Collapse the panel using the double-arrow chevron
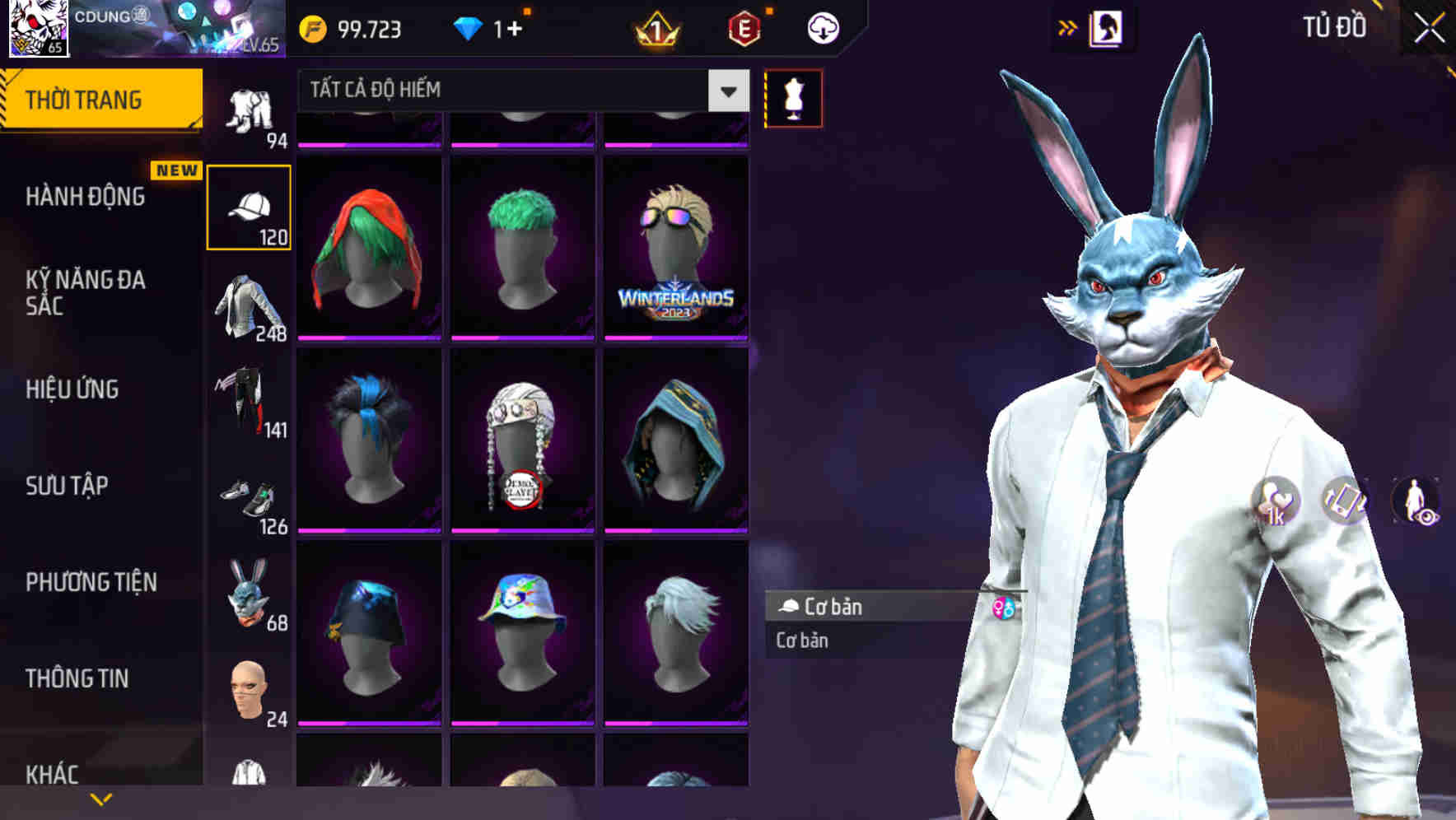 click(1068, 26)
